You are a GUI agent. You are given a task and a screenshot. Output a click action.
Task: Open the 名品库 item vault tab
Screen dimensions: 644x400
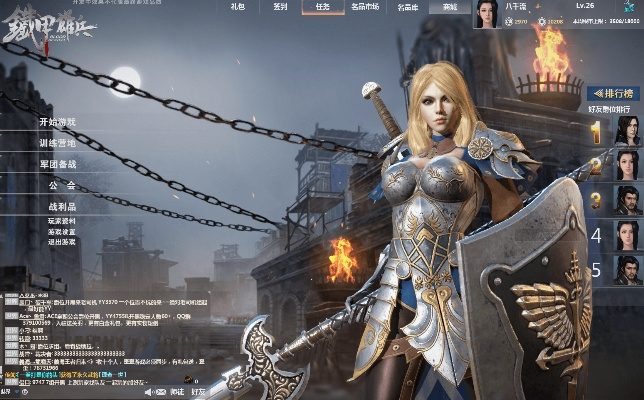point(407,7)
